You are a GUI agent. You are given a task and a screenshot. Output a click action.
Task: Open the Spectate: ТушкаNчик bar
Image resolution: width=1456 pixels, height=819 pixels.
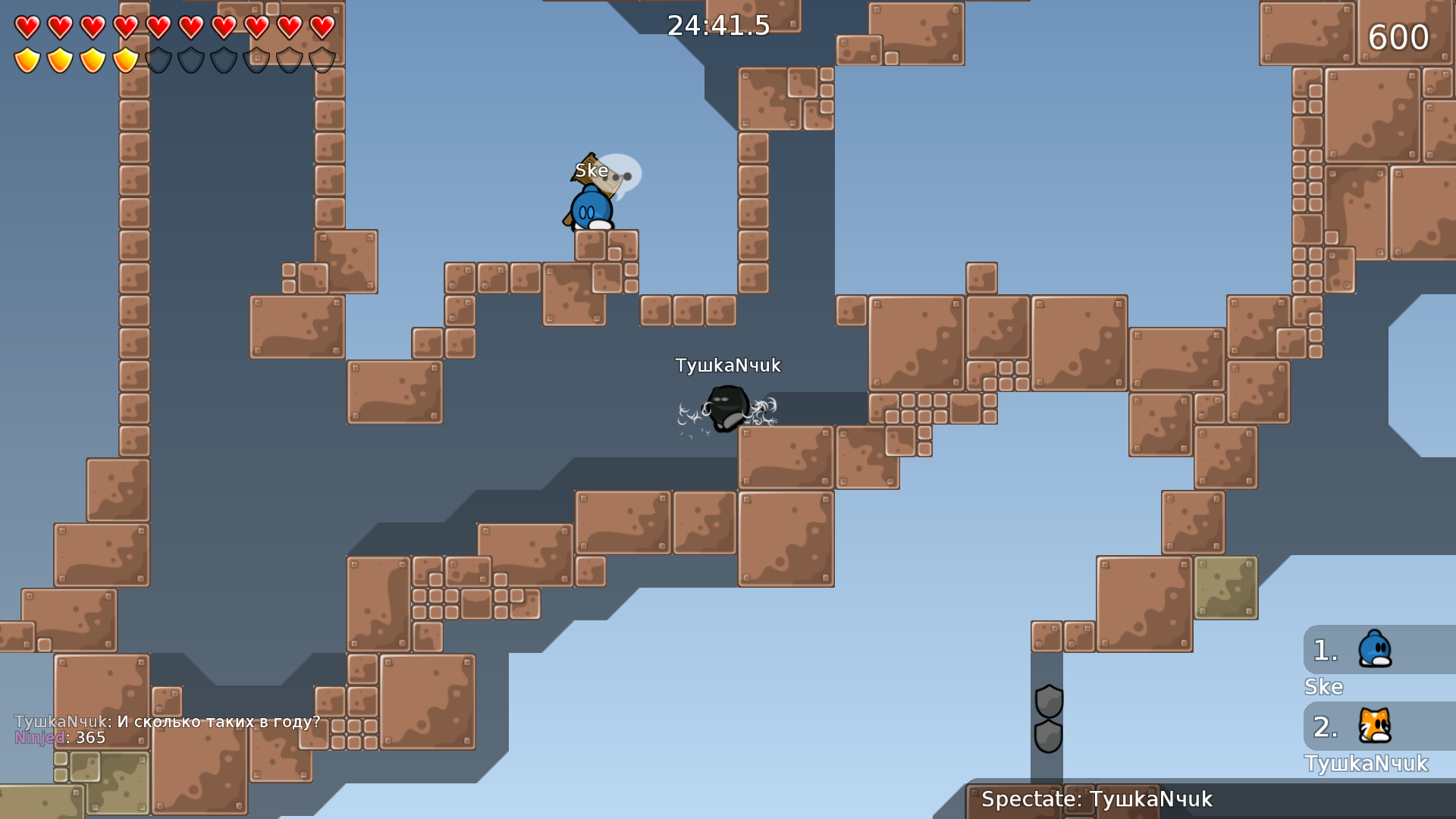click(x=1206, y=799)
